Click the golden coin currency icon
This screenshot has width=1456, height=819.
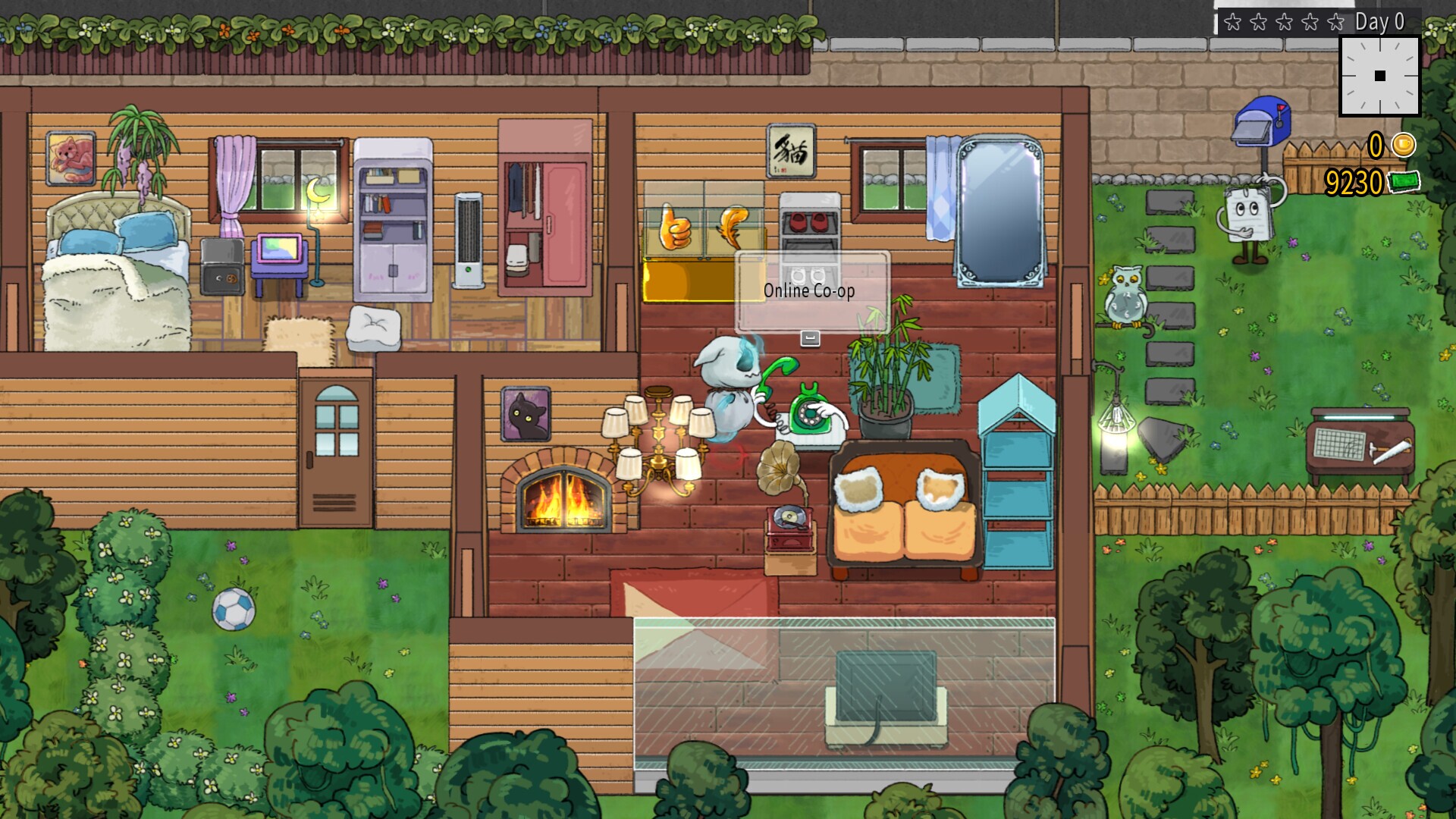[1403, 146]
